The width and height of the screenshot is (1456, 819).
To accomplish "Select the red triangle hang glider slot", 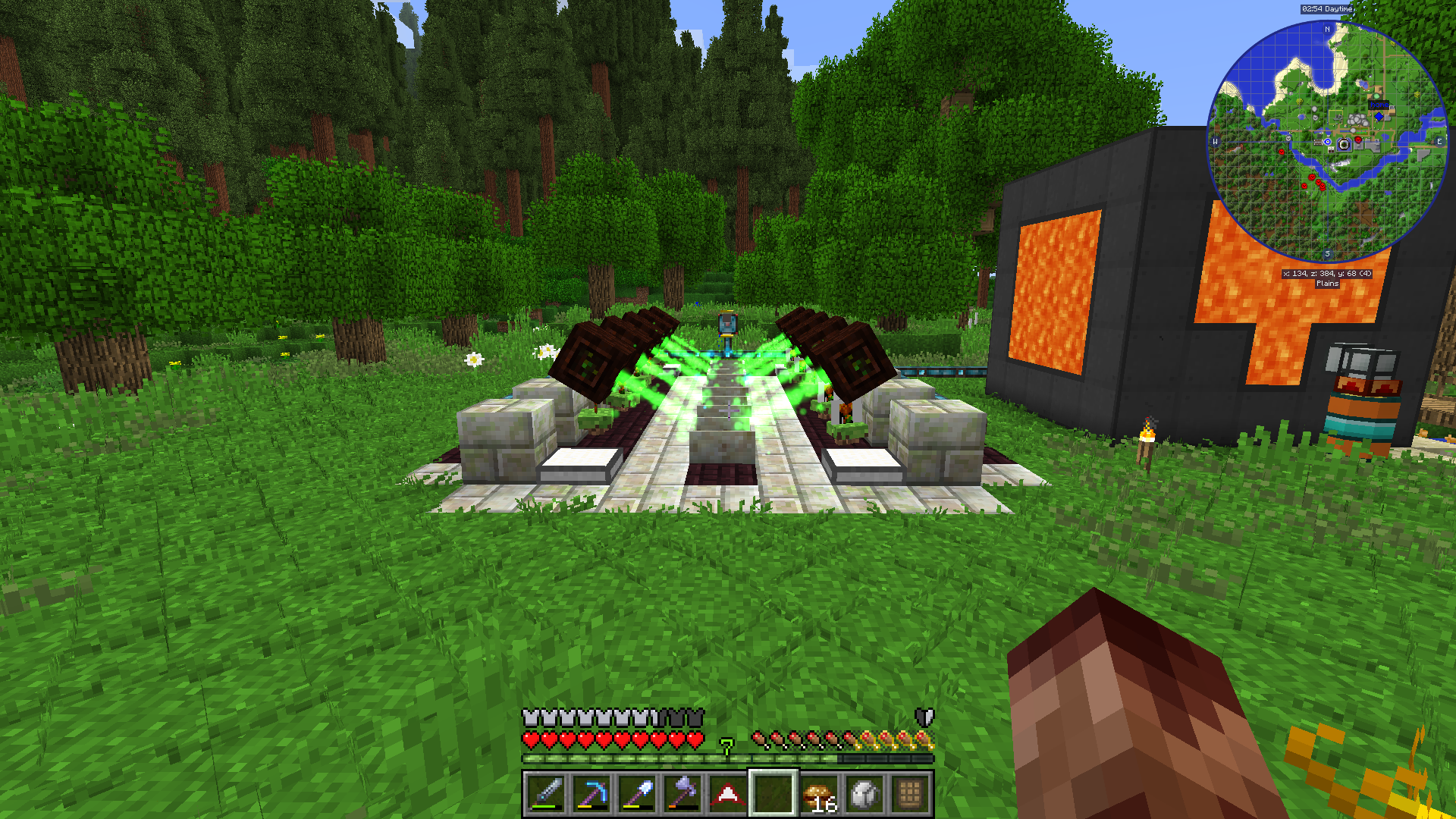I will pos(728,794).
